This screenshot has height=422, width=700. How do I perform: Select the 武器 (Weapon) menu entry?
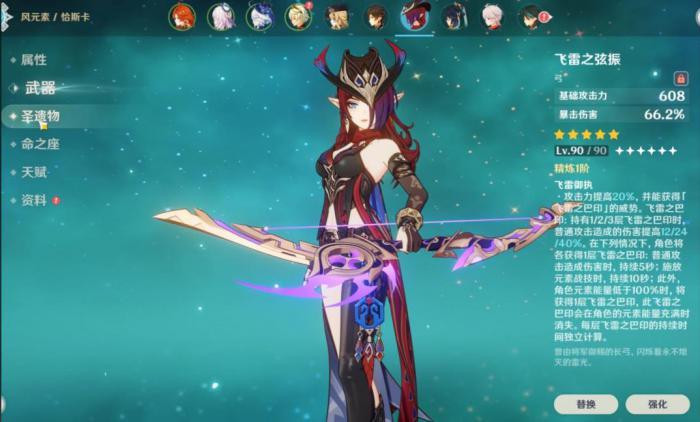(39, 88)
